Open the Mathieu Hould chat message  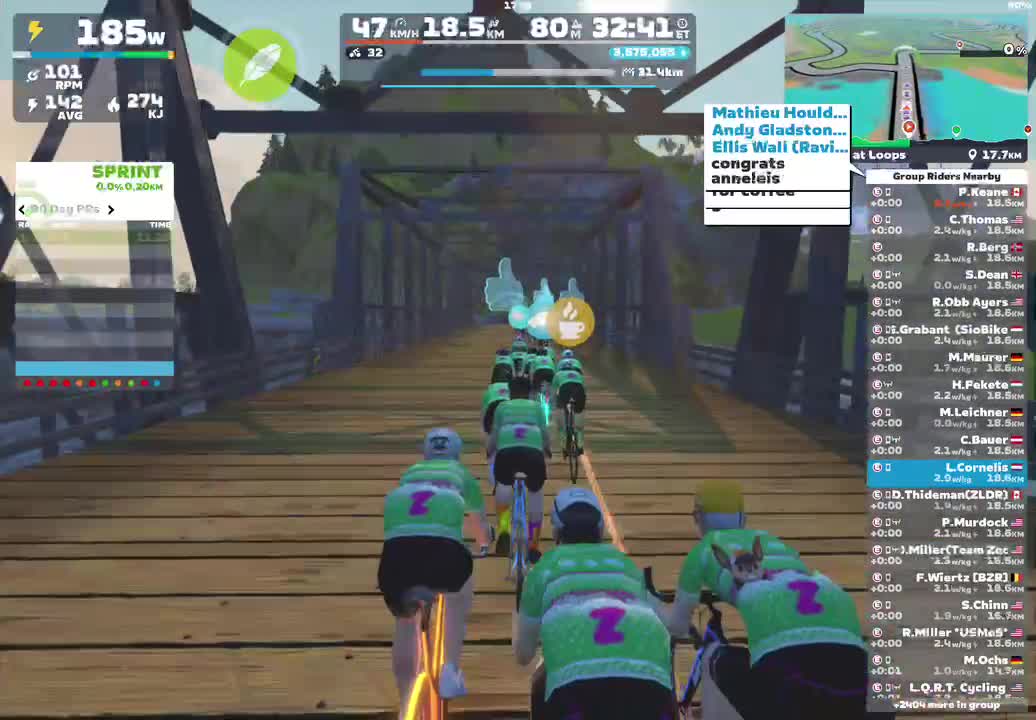point(778,113)
